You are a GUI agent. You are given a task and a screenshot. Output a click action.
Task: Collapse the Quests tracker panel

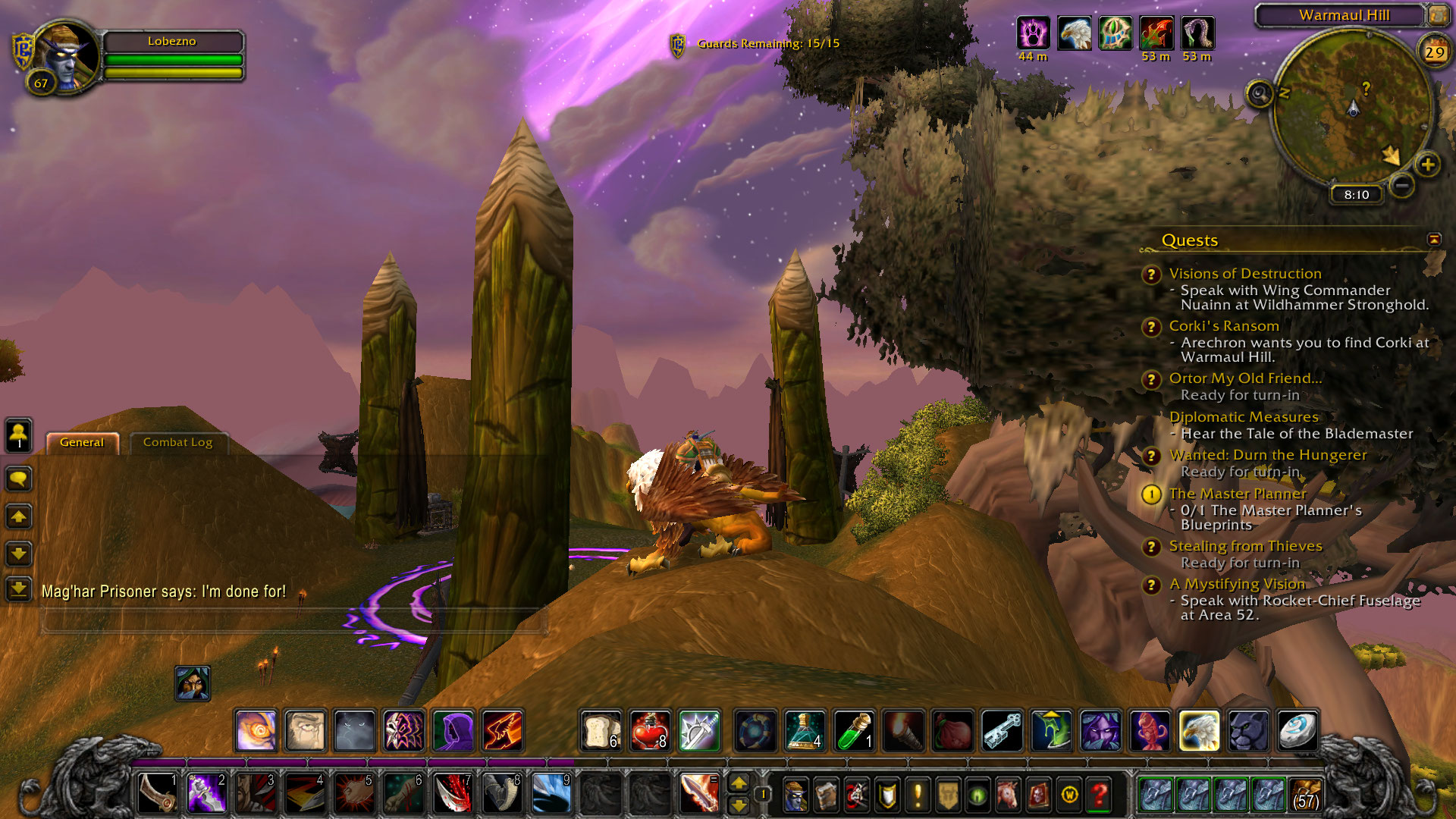[1433, 240]
